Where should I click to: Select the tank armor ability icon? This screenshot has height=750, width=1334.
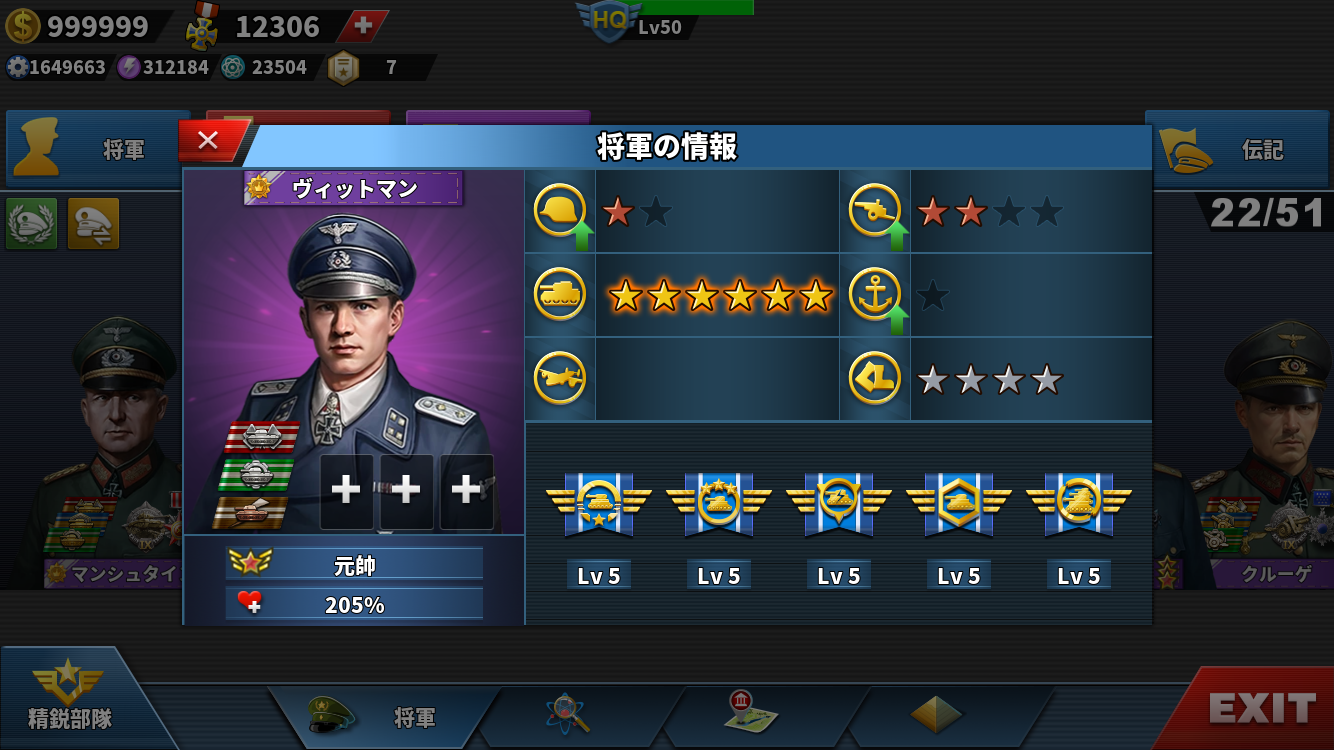(560, 295)
